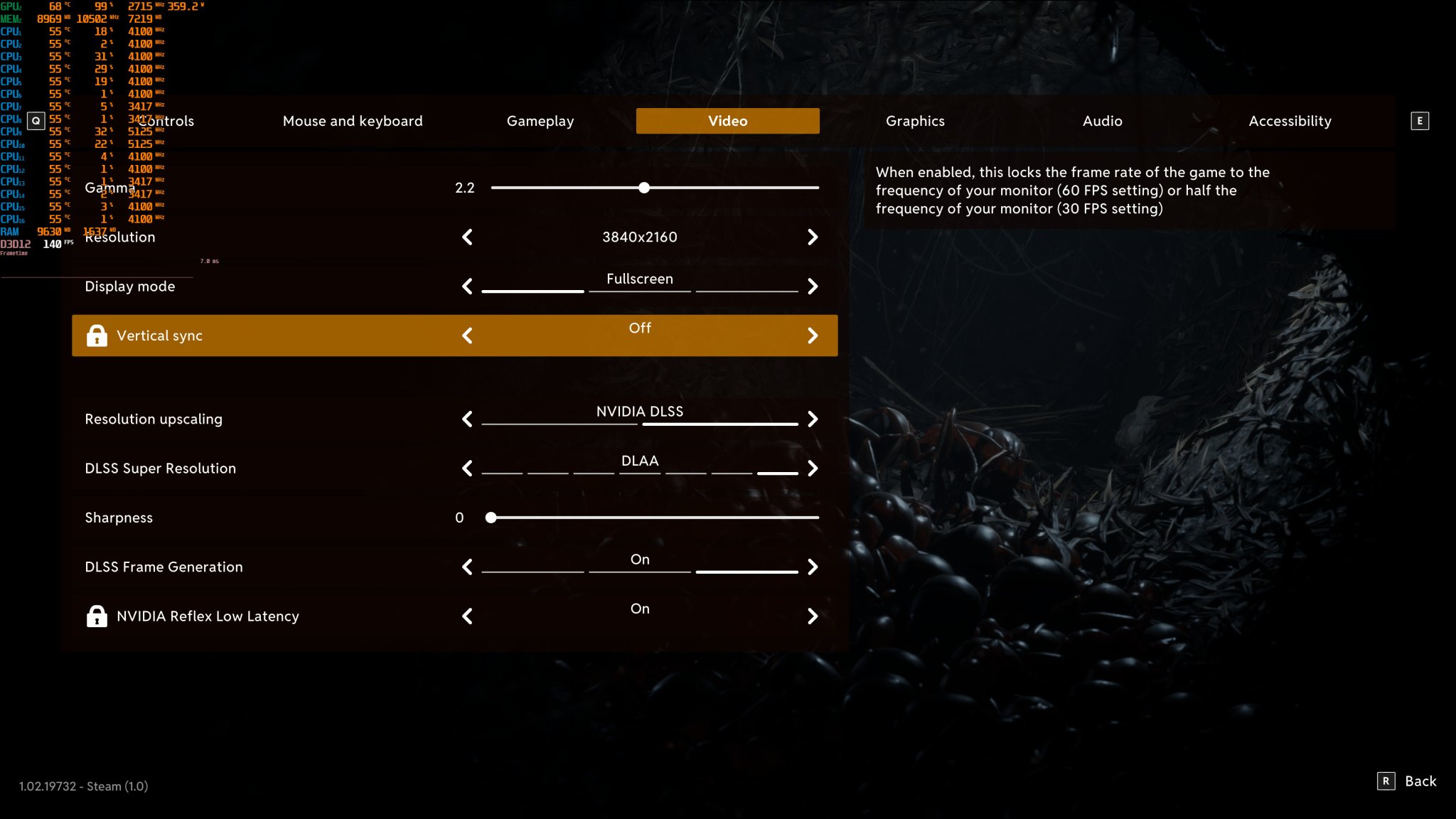Screen dimensions: 1456x819
Task: Click the Back button
Action: point(1420,781)
